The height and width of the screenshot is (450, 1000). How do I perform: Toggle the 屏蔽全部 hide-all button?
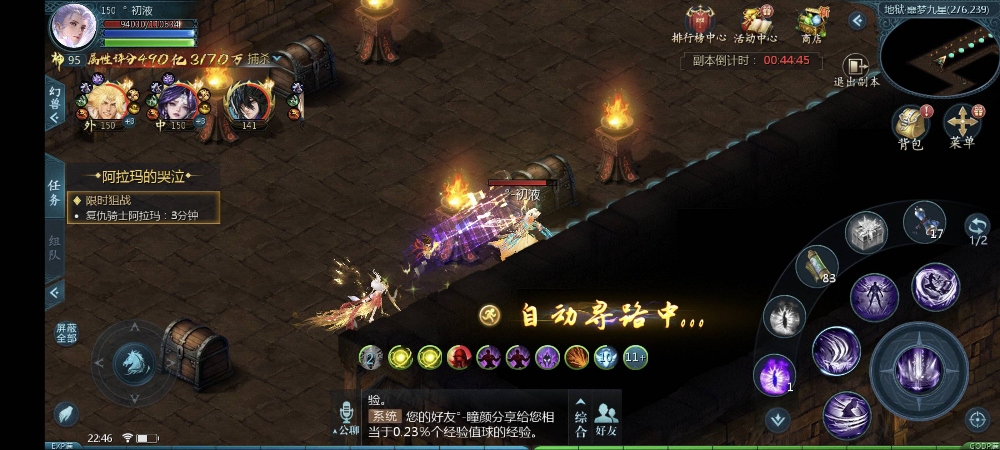(x=66, y=333)
